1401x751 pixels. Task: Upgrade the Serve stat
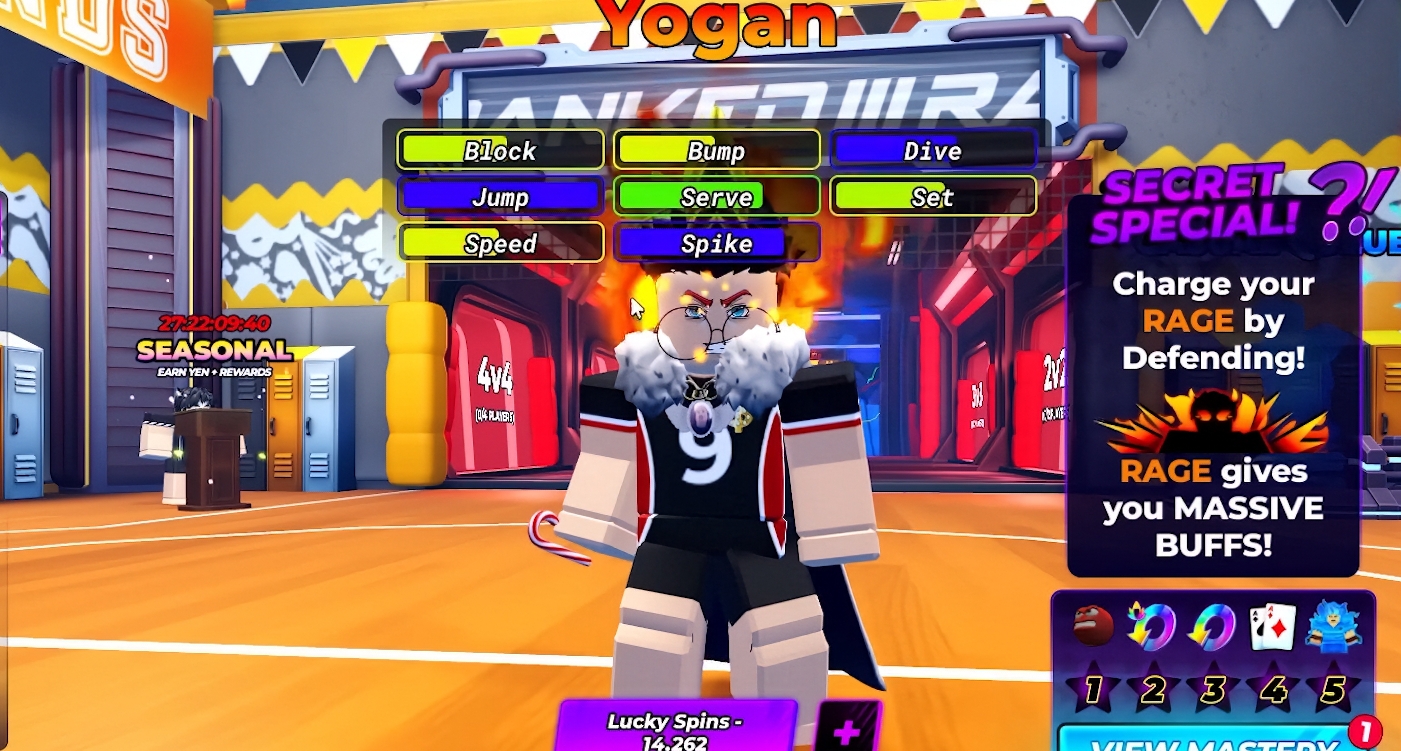point(717,197)
